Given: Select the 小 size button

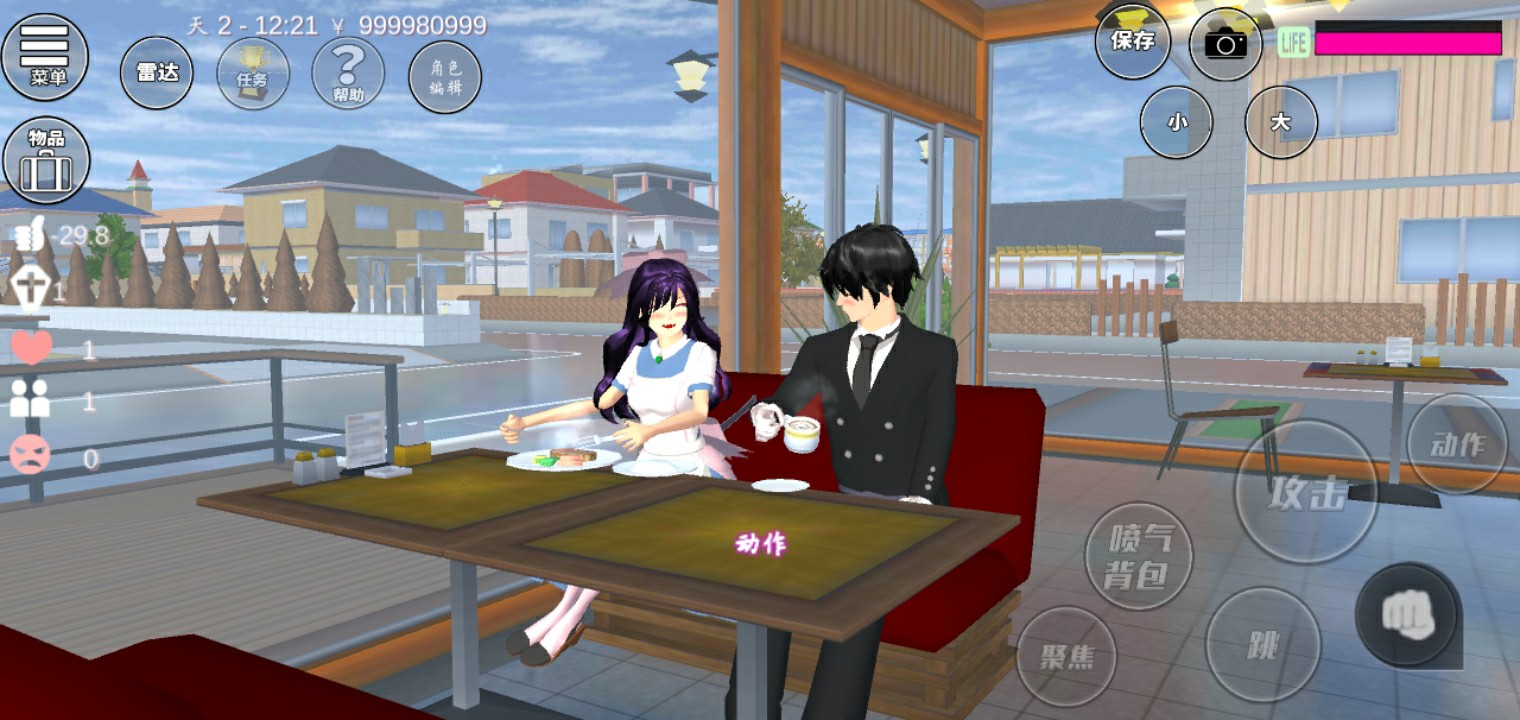Looking at the screenshot, I should (1176, 123).
